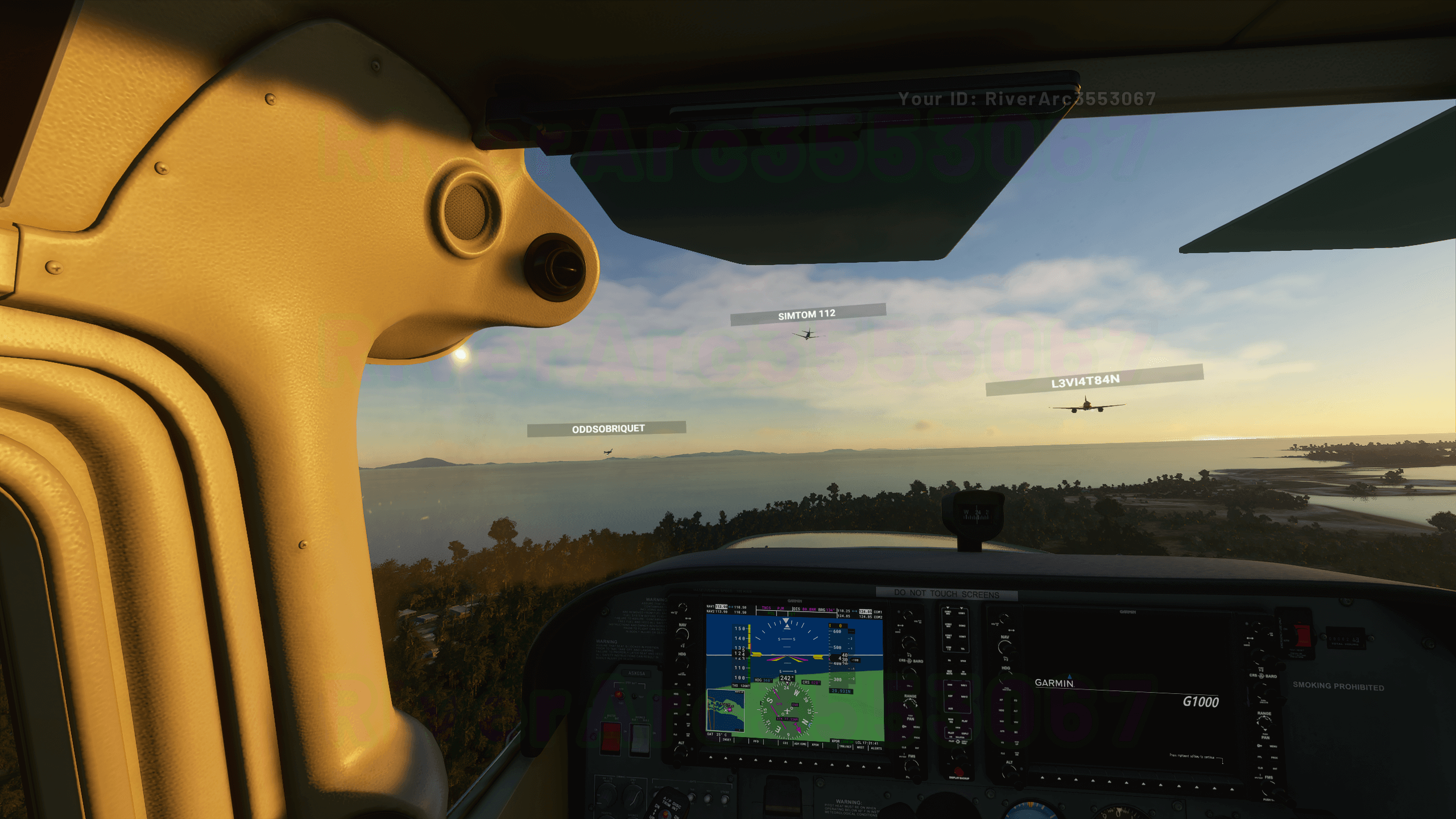Show the INSET map with its softkey

coord(726,739)
